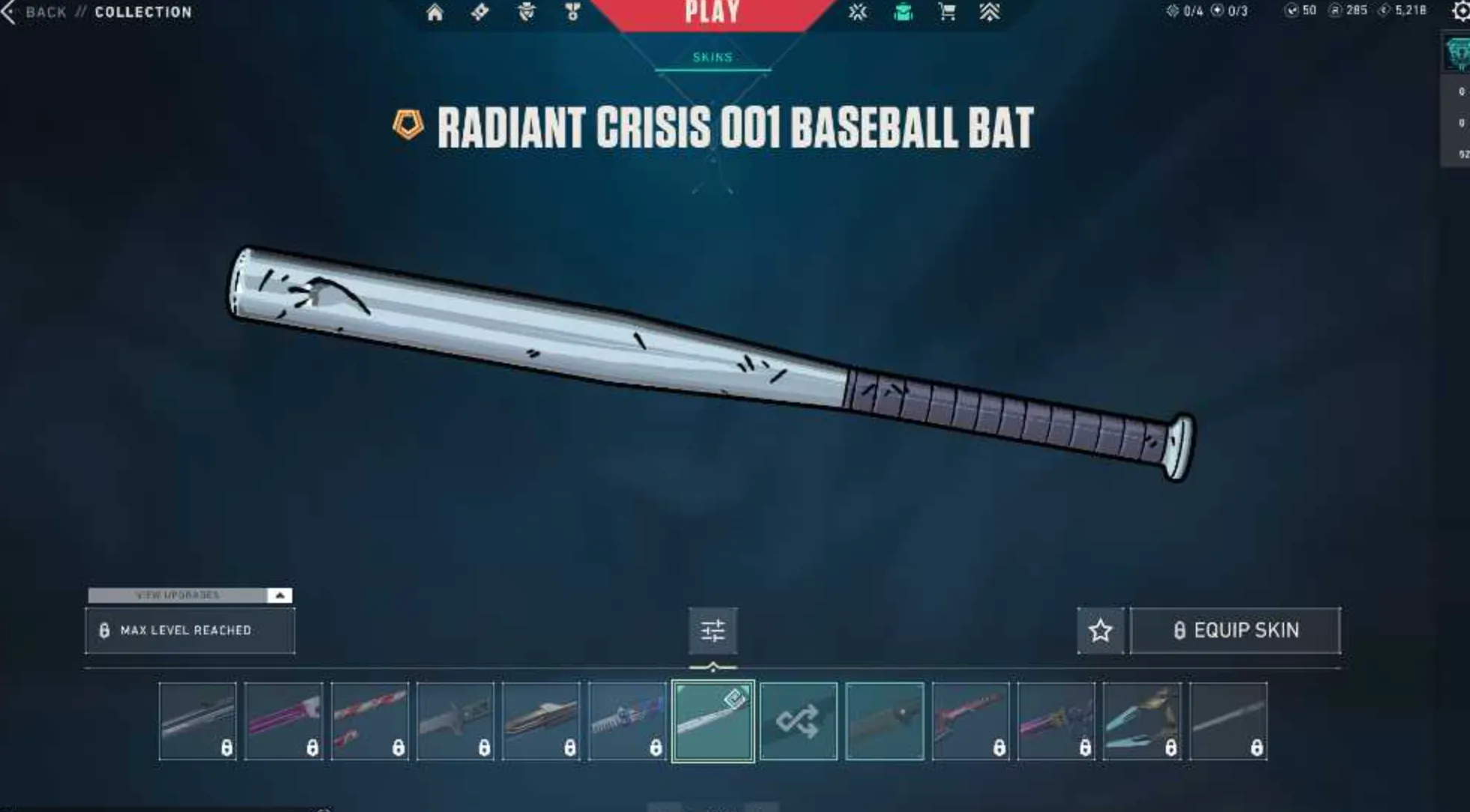Open the Battlepass ticket icon
The height and width of the screenshot is (812, 1470).
pyautogui.click(x=480, y=12)
